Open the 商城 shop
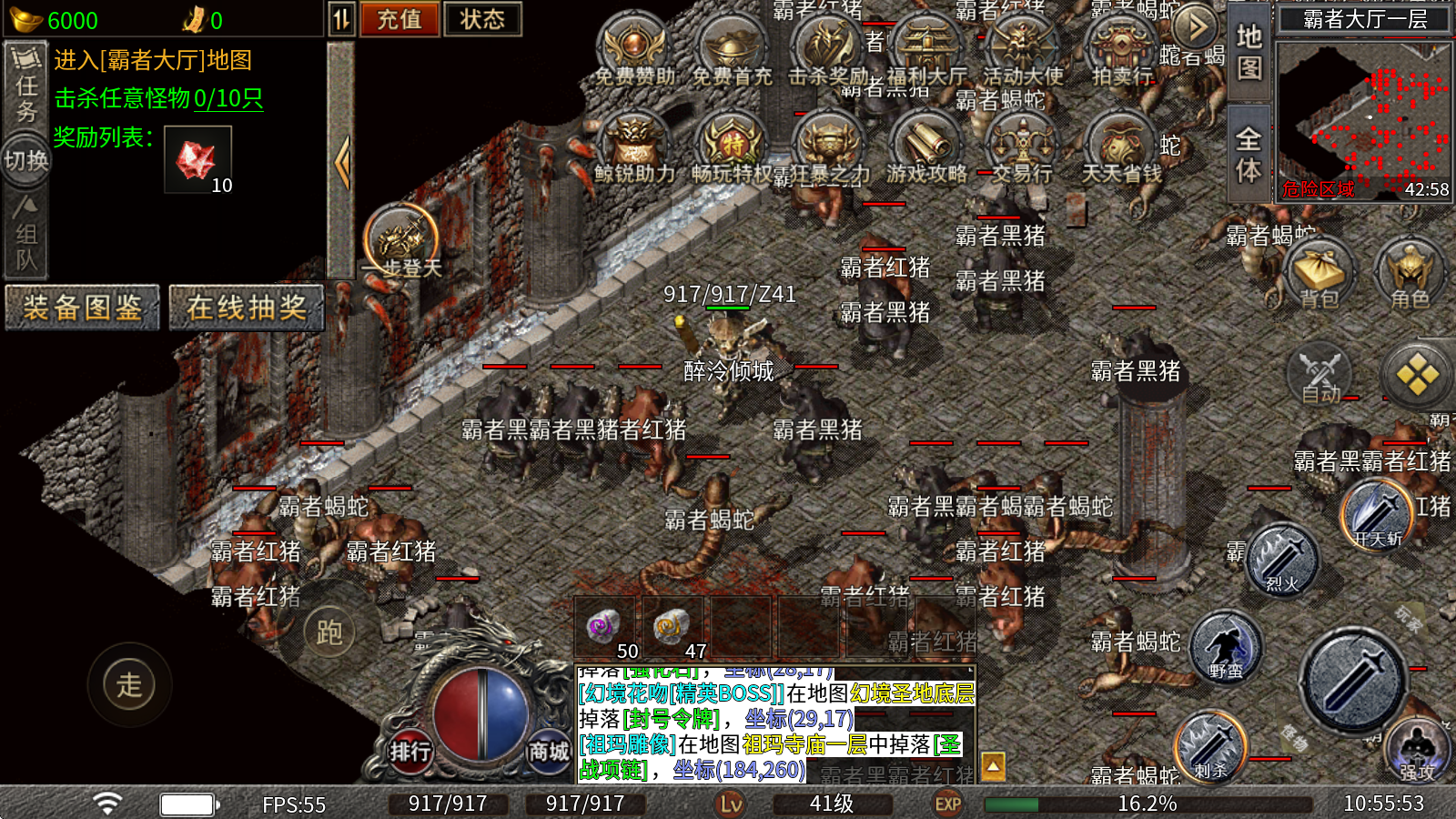 (x=549, y=752)
